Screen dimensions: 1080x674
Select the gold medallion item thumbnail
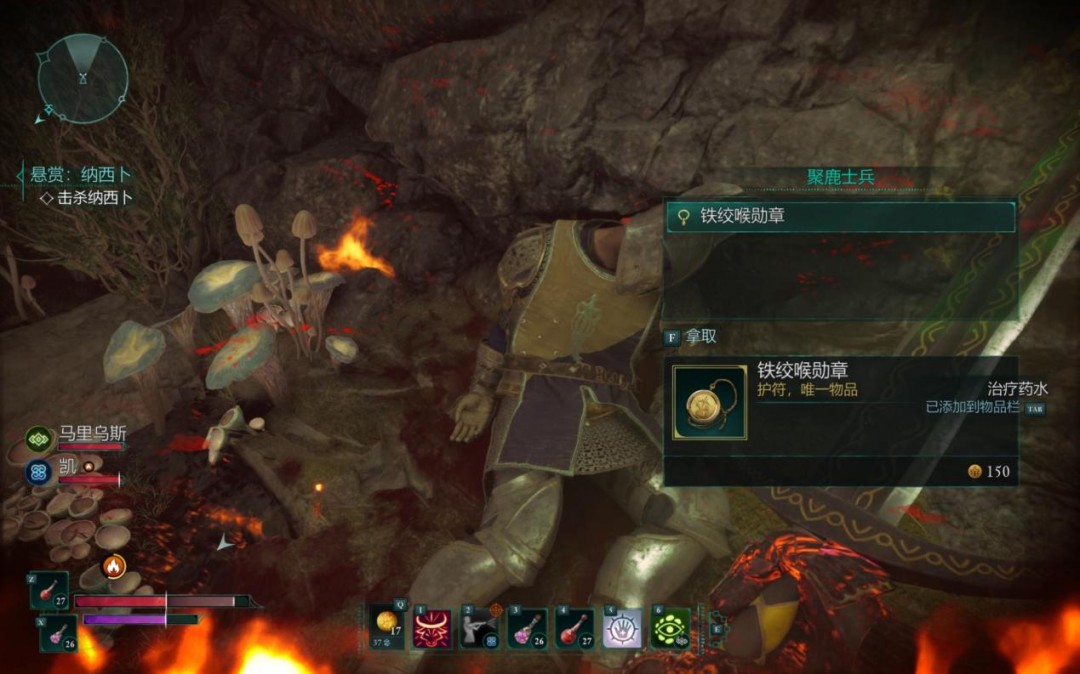tap(709, 402)
